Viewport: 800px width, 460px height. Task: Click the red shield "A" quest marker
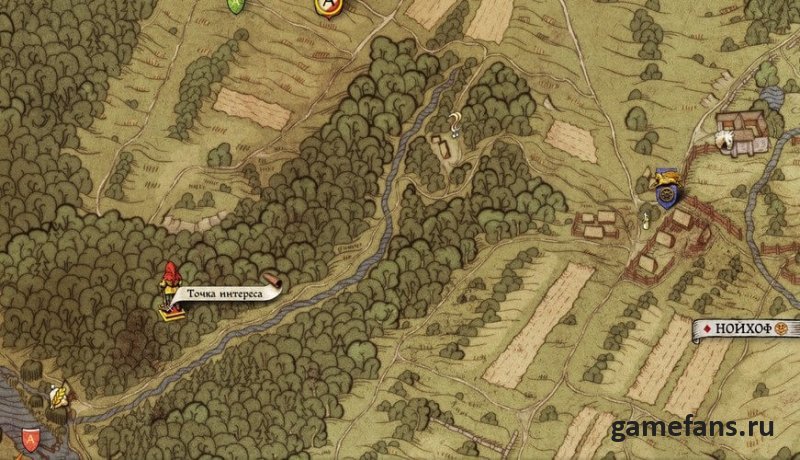tap(29, 437)
